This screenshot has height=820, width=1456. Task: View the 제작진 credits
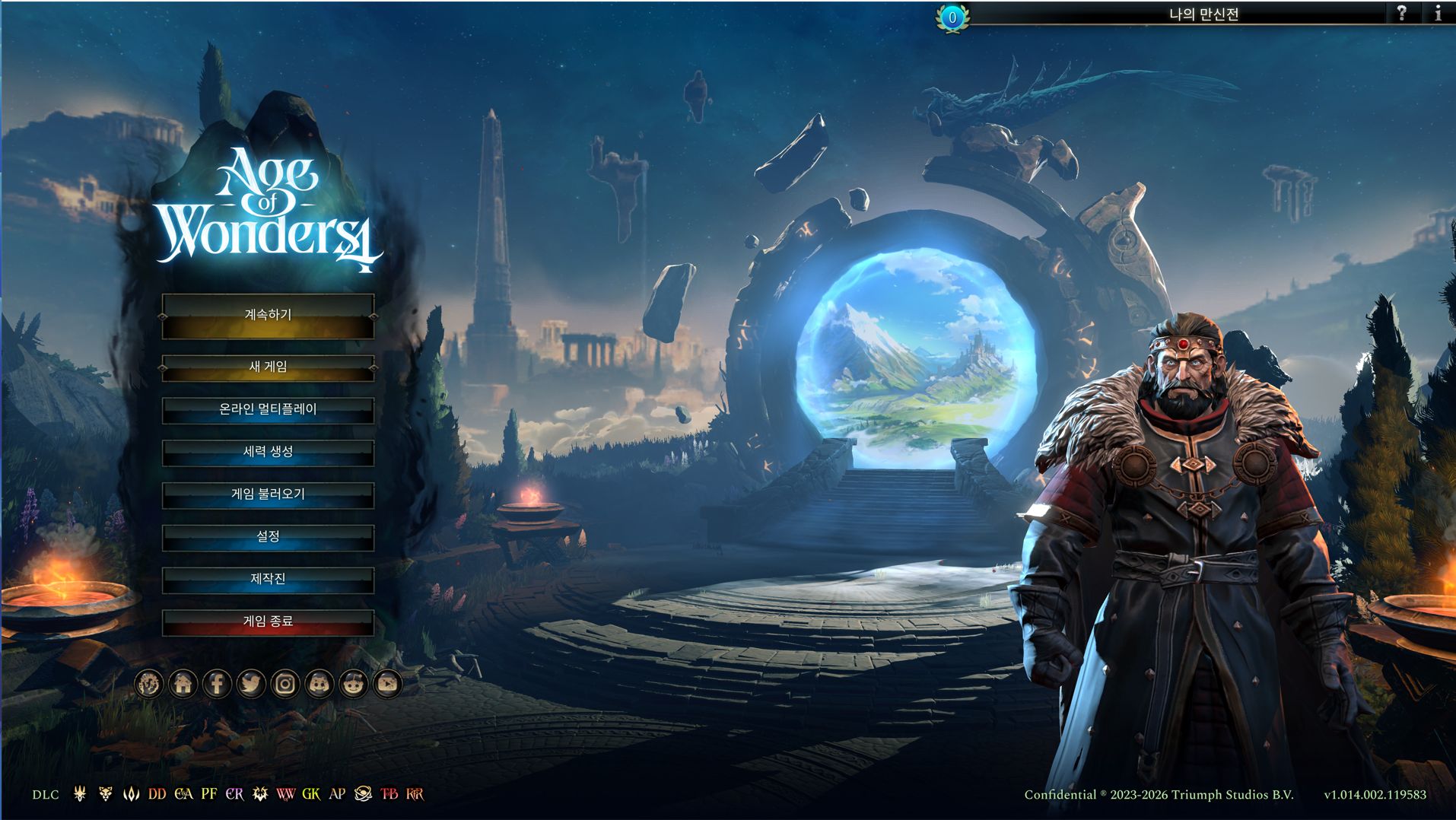[x=268, y=580]
